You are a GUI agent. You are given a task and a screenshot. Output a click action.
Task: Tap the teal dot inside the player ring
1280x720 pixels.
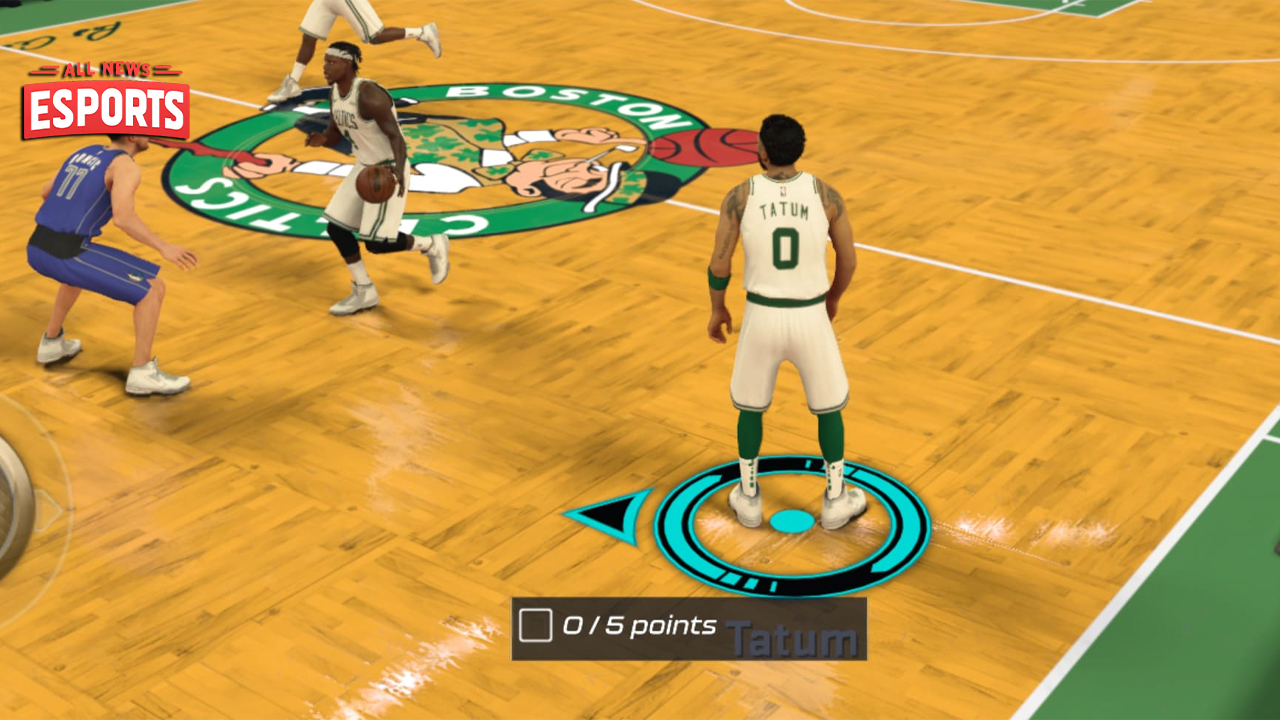point(792,518)
